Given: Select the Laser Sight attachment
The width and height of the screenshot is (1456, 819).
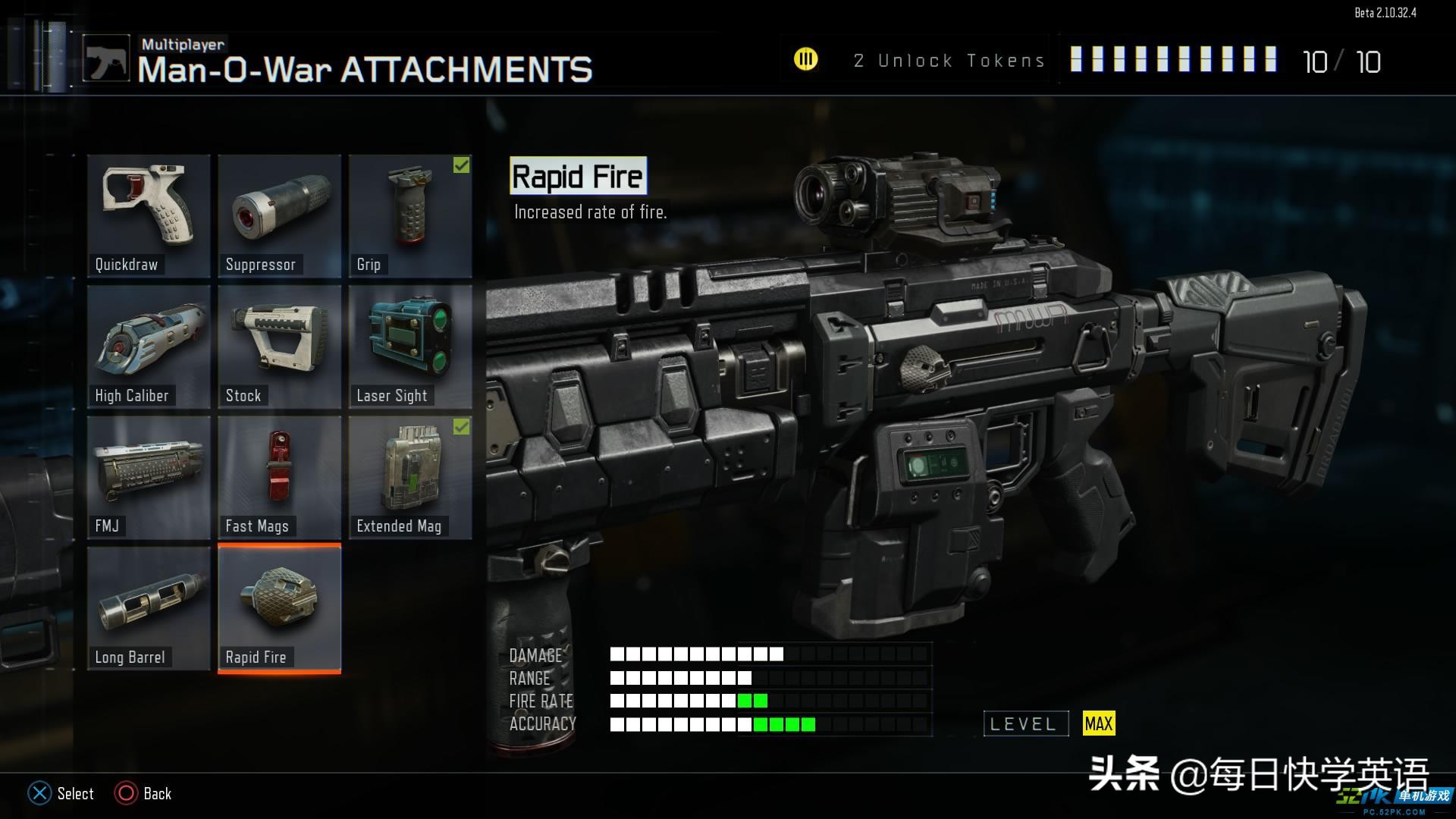Looking at the screenshot, I should (410, 347).
